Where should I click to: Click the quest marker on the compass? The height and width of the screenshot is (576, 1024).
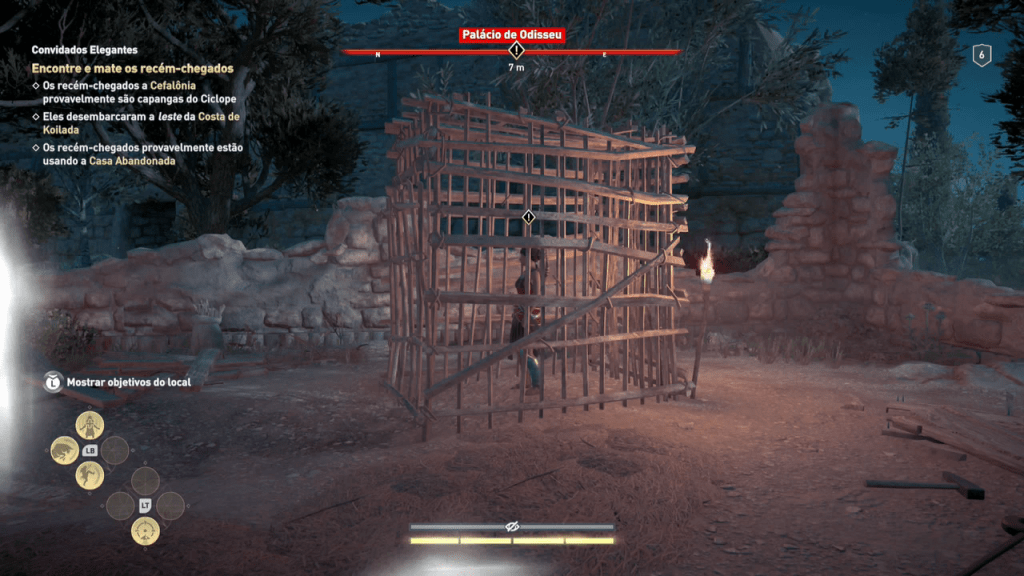[x=516, y=50]
